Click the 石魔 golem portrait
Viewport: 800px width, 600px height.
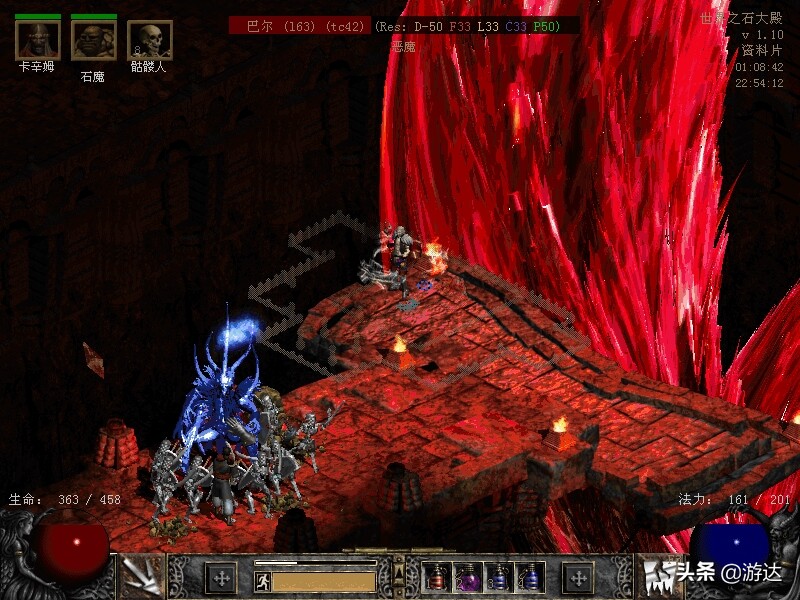coord(93,39)
